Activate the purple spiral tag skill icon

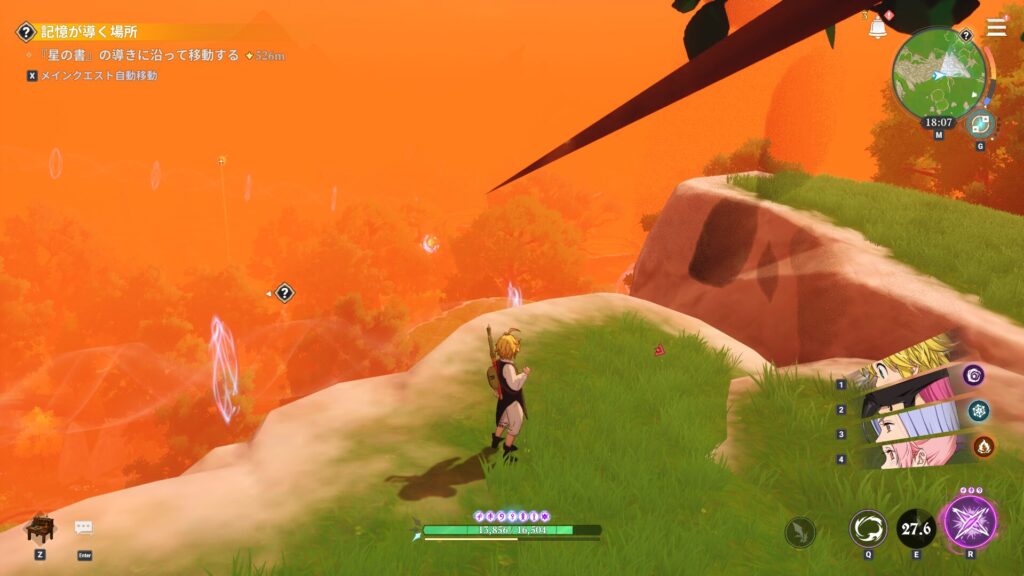click(x=974, y=375)
